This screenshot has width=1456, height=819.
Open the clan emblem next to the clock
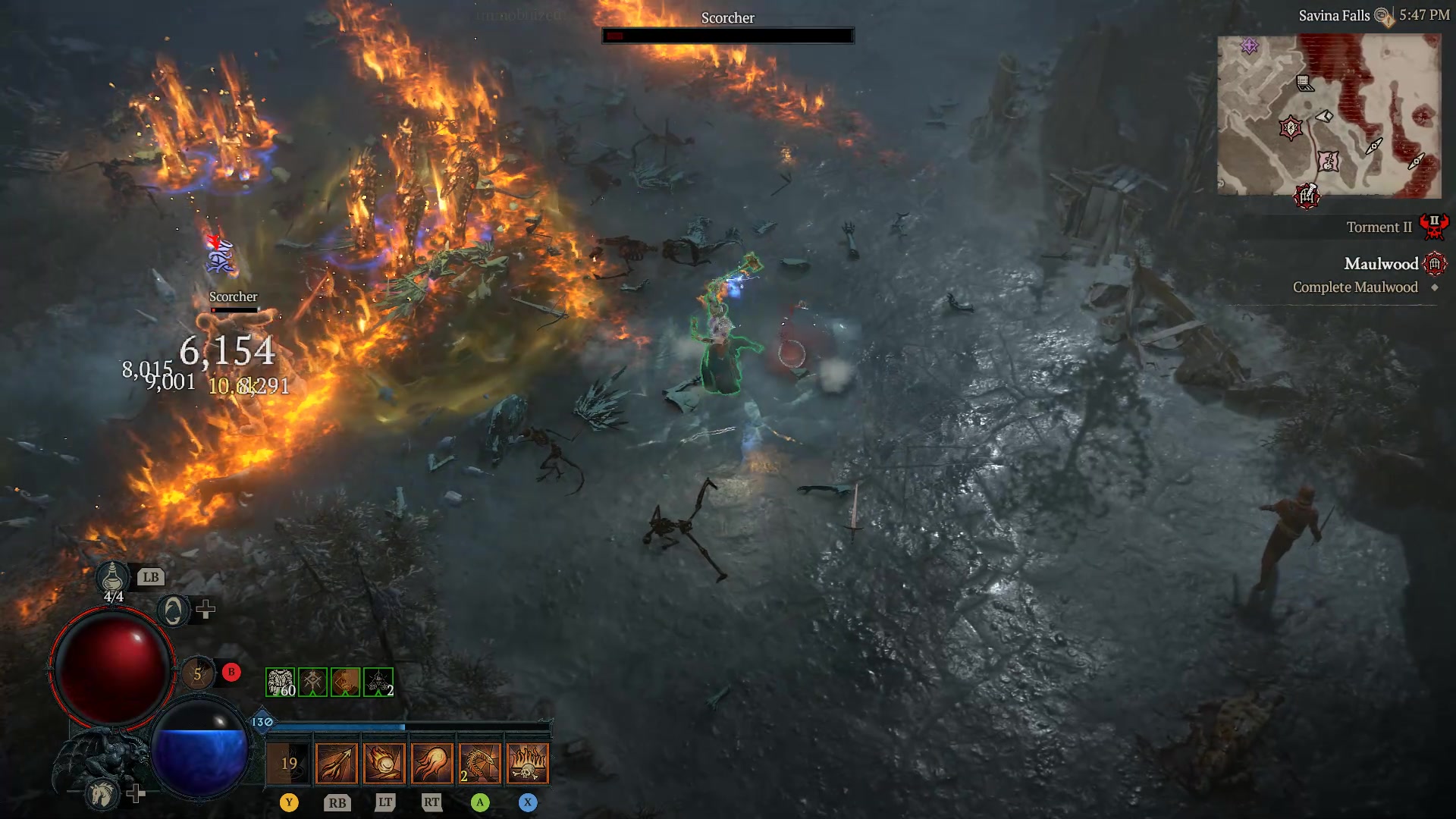(1379, 14)
